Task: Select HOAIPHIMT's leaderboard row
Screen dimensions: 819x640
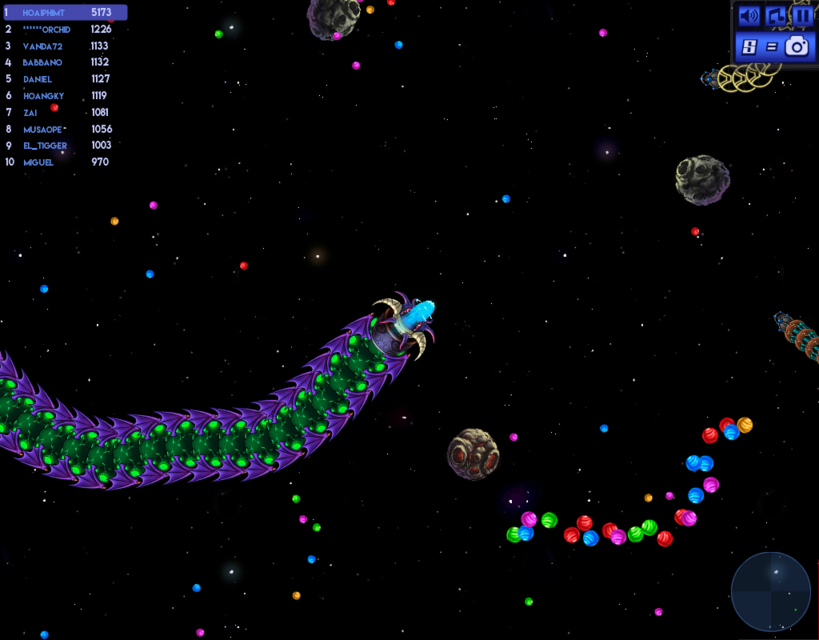Action: (x=64, y=13)
